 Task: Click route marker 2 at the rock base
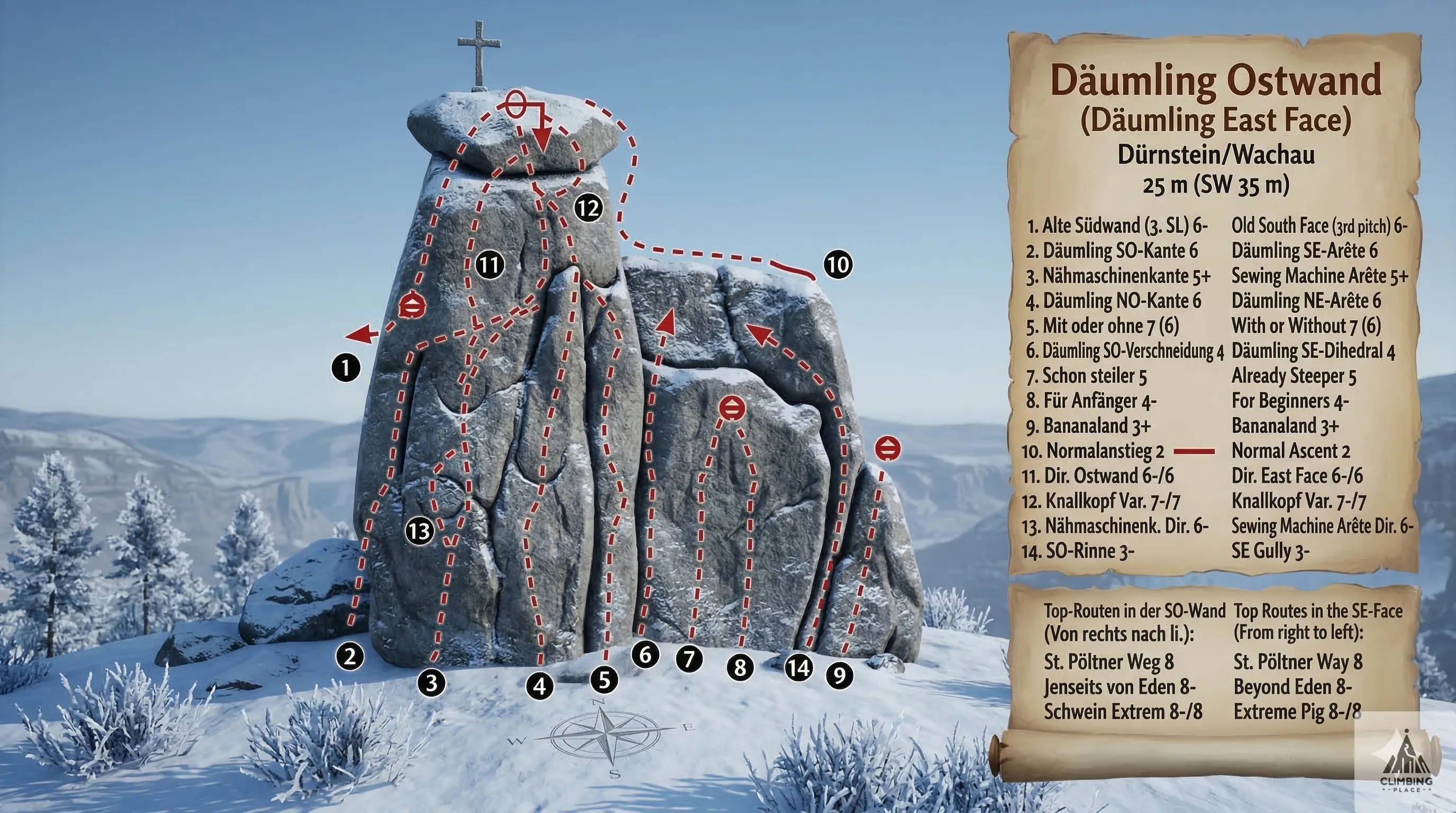(x=350, y=656)
